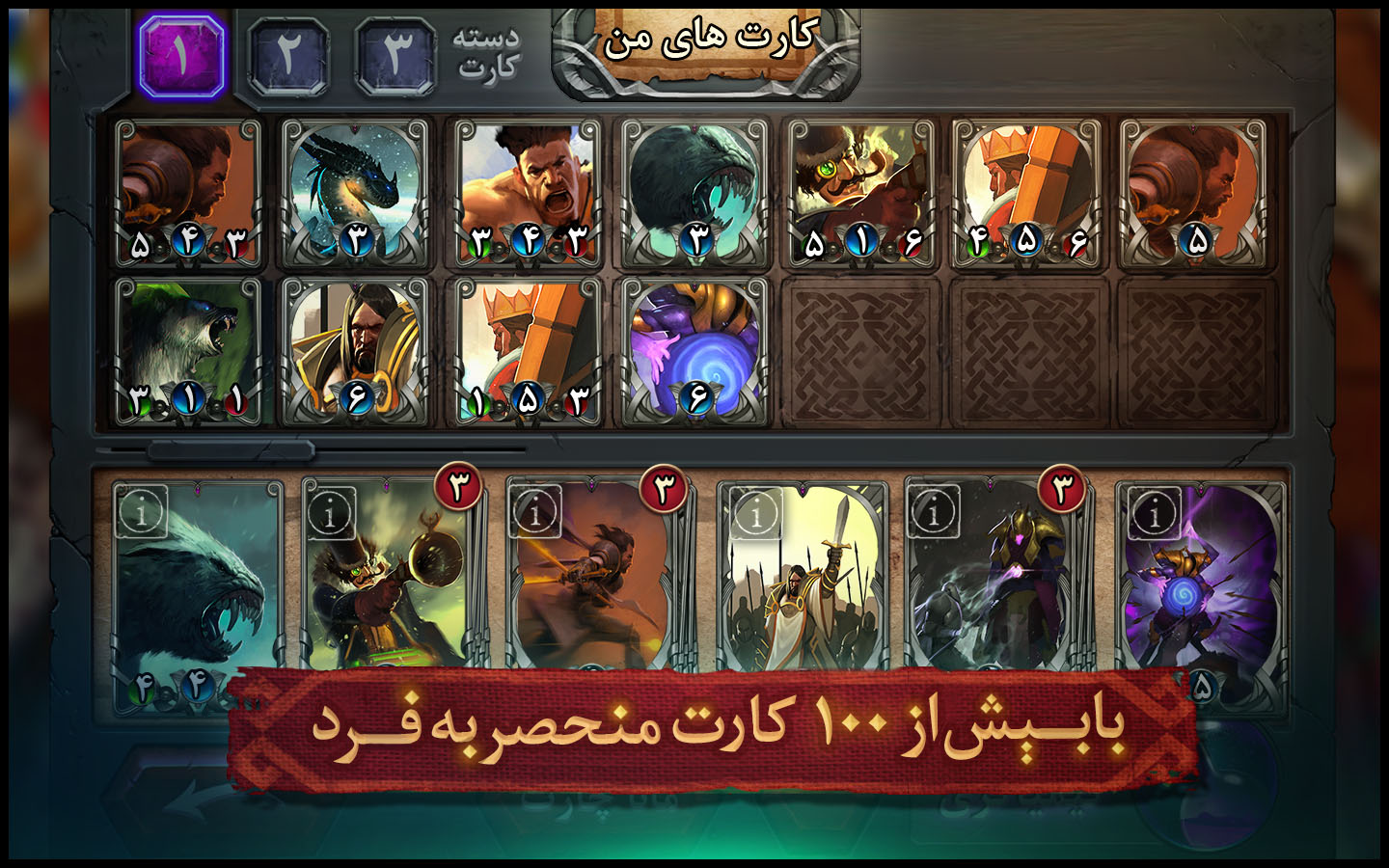This screenshot has height=868, width=1389.
Task: Grab the collection scrollbar handle
Action: tap(231, 450)
